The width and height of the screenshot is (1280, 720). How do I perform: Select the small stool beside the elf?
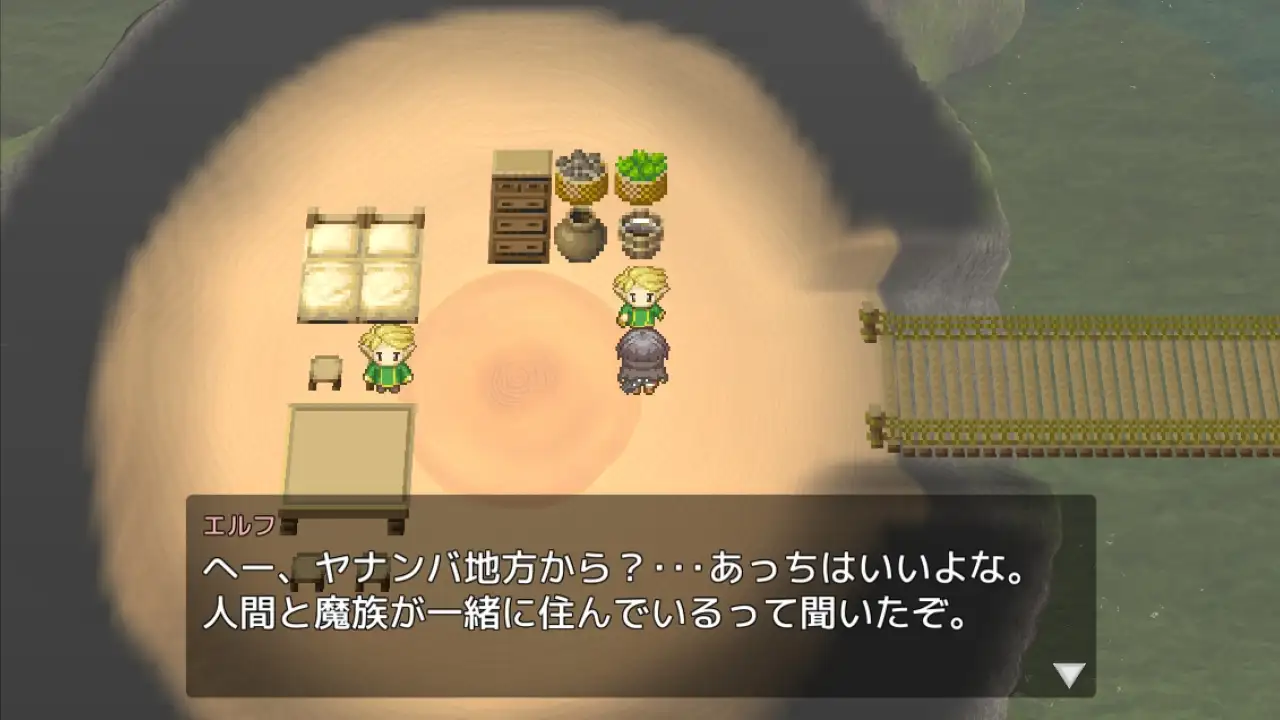(328, 372)
